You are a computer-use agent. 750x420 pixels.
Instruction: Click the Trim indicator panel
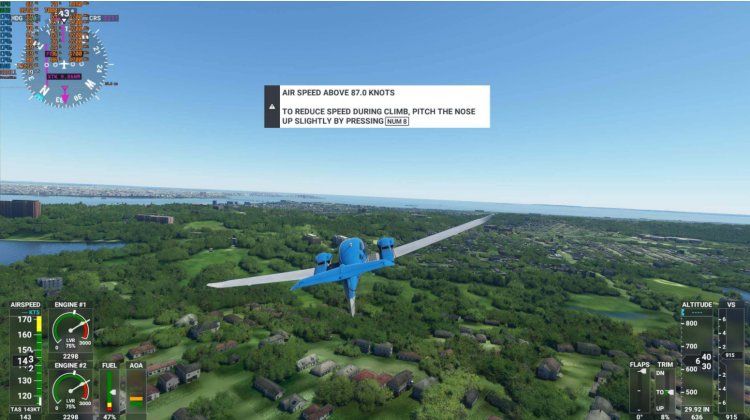coord(665,390)
